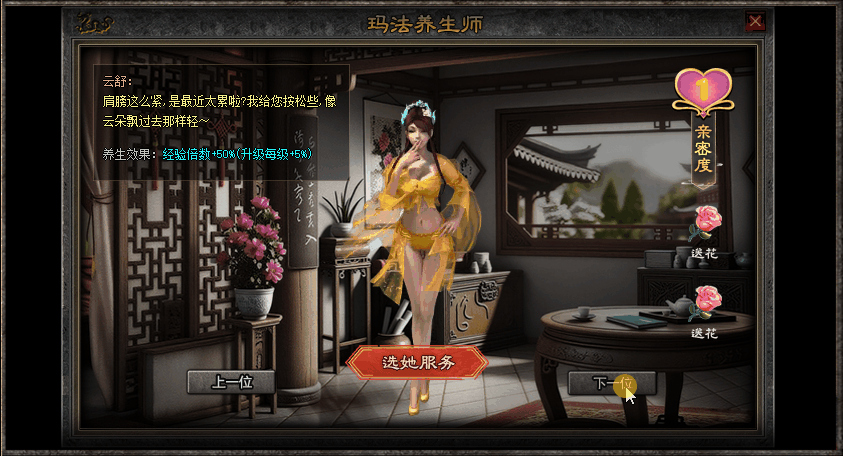Choose the 选她服务 button
Viewport: 843px width, 456px height.
click(417, 362)
